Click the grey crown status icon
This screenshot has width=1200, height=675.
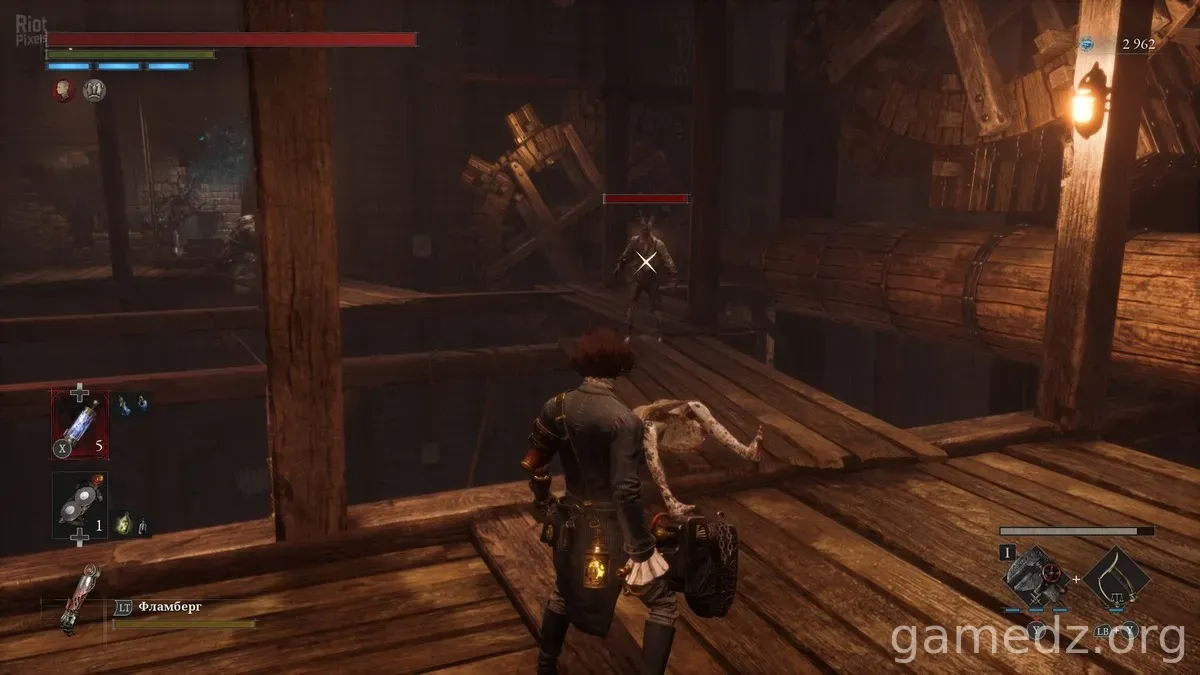(x=94, y=91)
